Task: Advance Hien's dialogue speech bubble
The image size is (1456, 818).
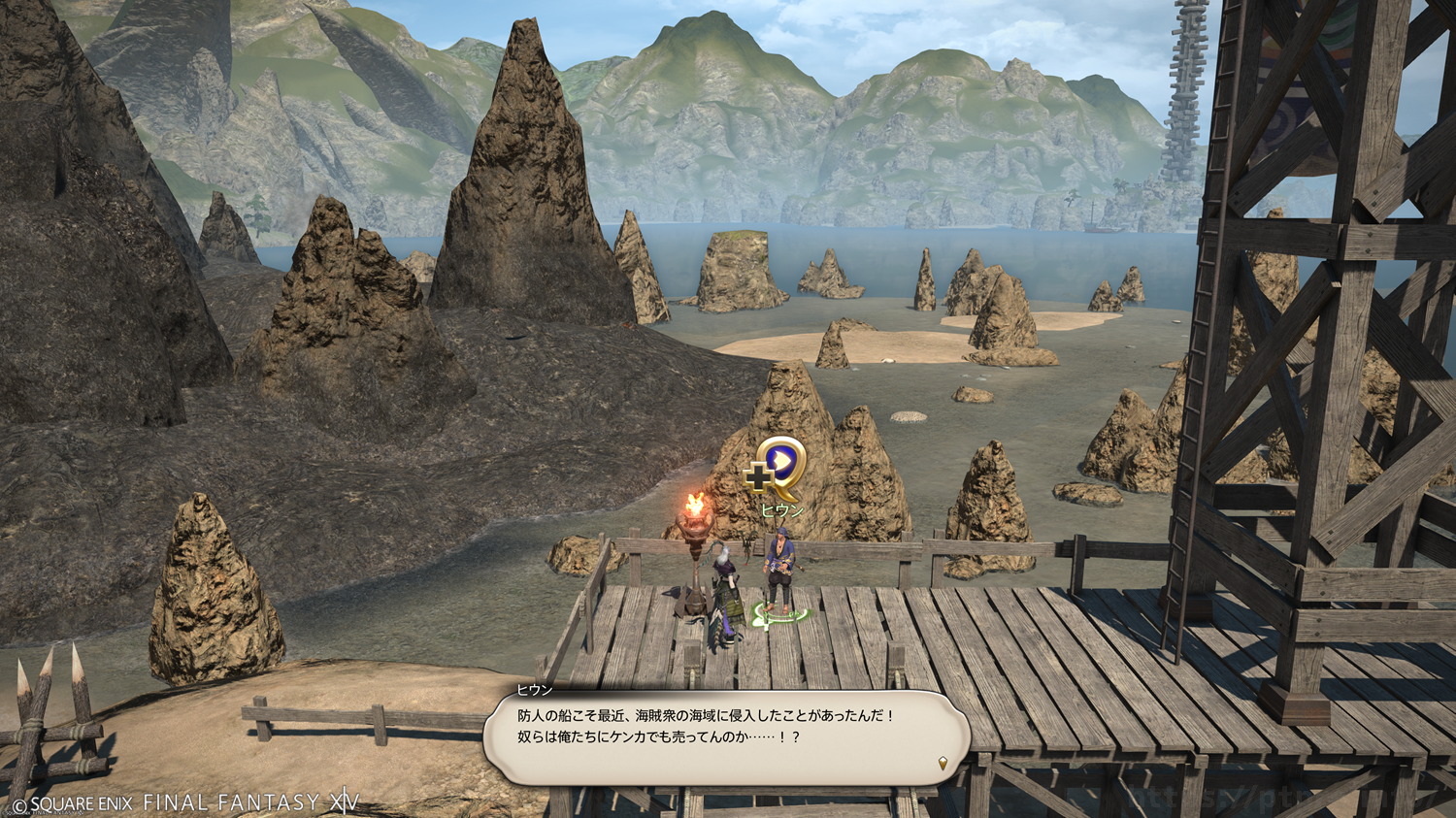Action: click(x=726, y=737)
